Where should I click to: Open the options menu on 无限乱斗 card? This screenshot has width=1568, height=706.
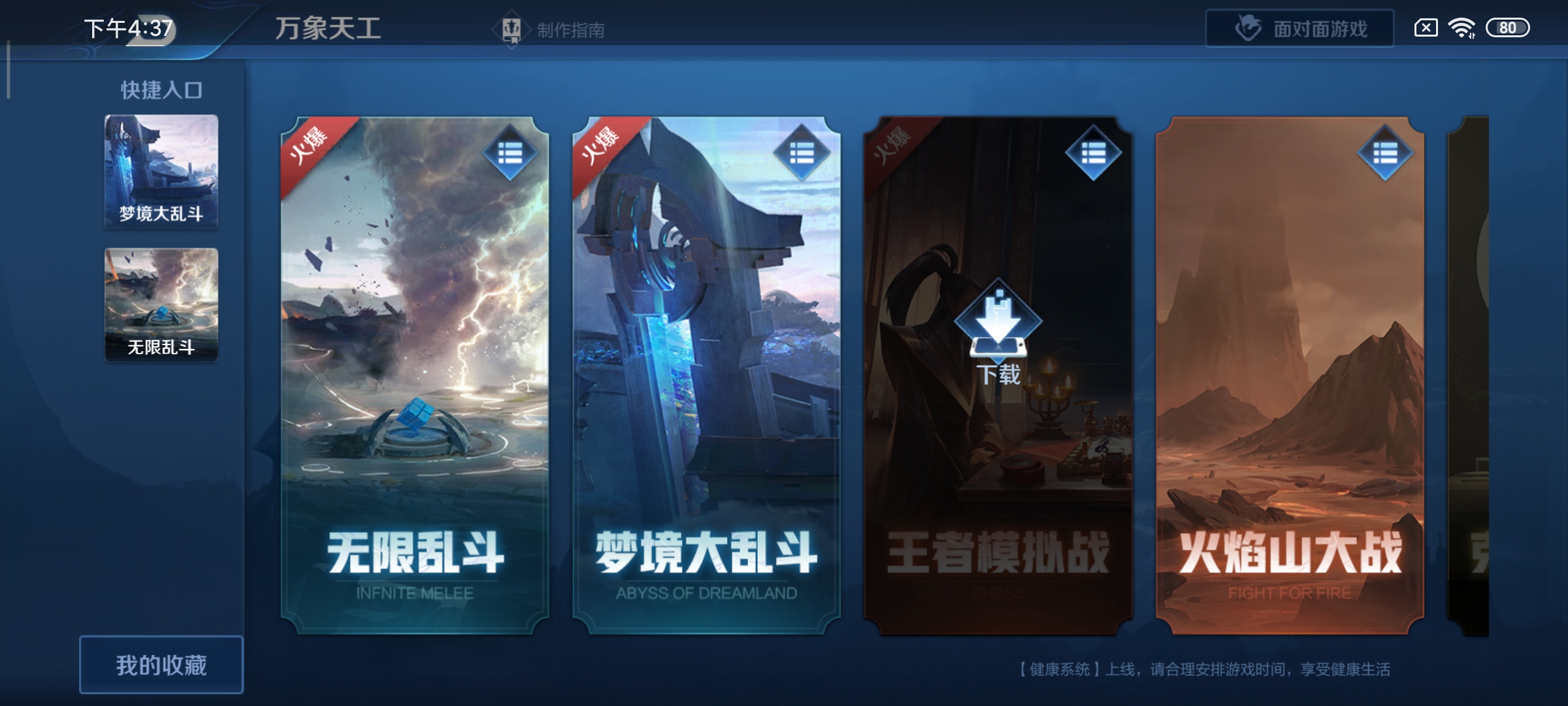tap(509, 152)
